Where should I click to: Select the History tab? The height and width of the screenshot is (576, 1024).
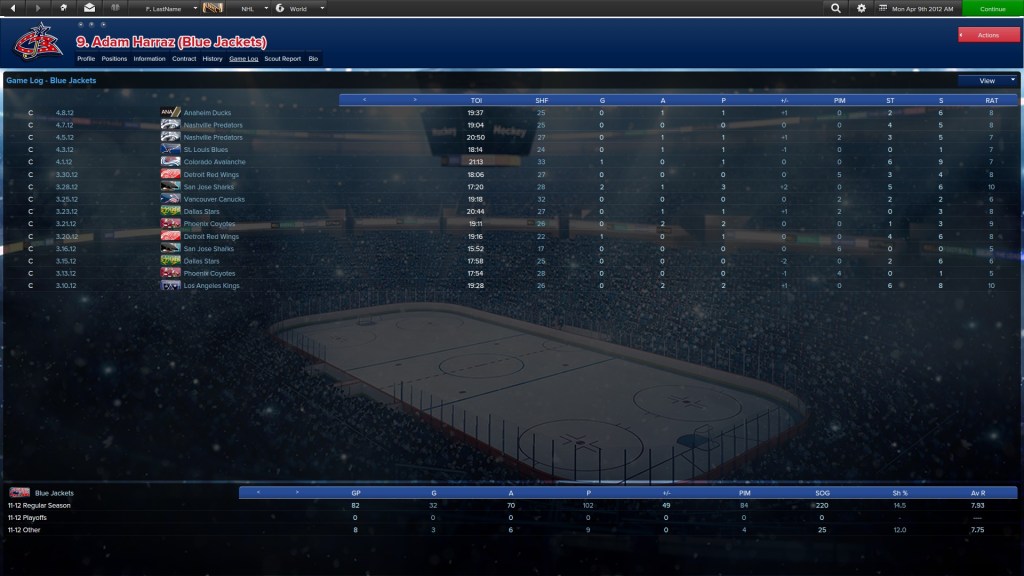tap(212, 59)
